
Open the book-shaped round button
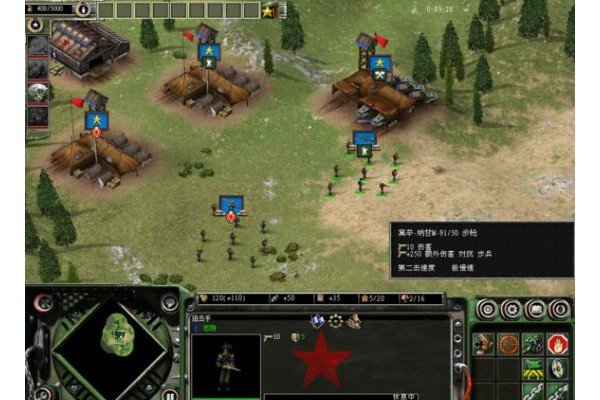tap(536, 309)
